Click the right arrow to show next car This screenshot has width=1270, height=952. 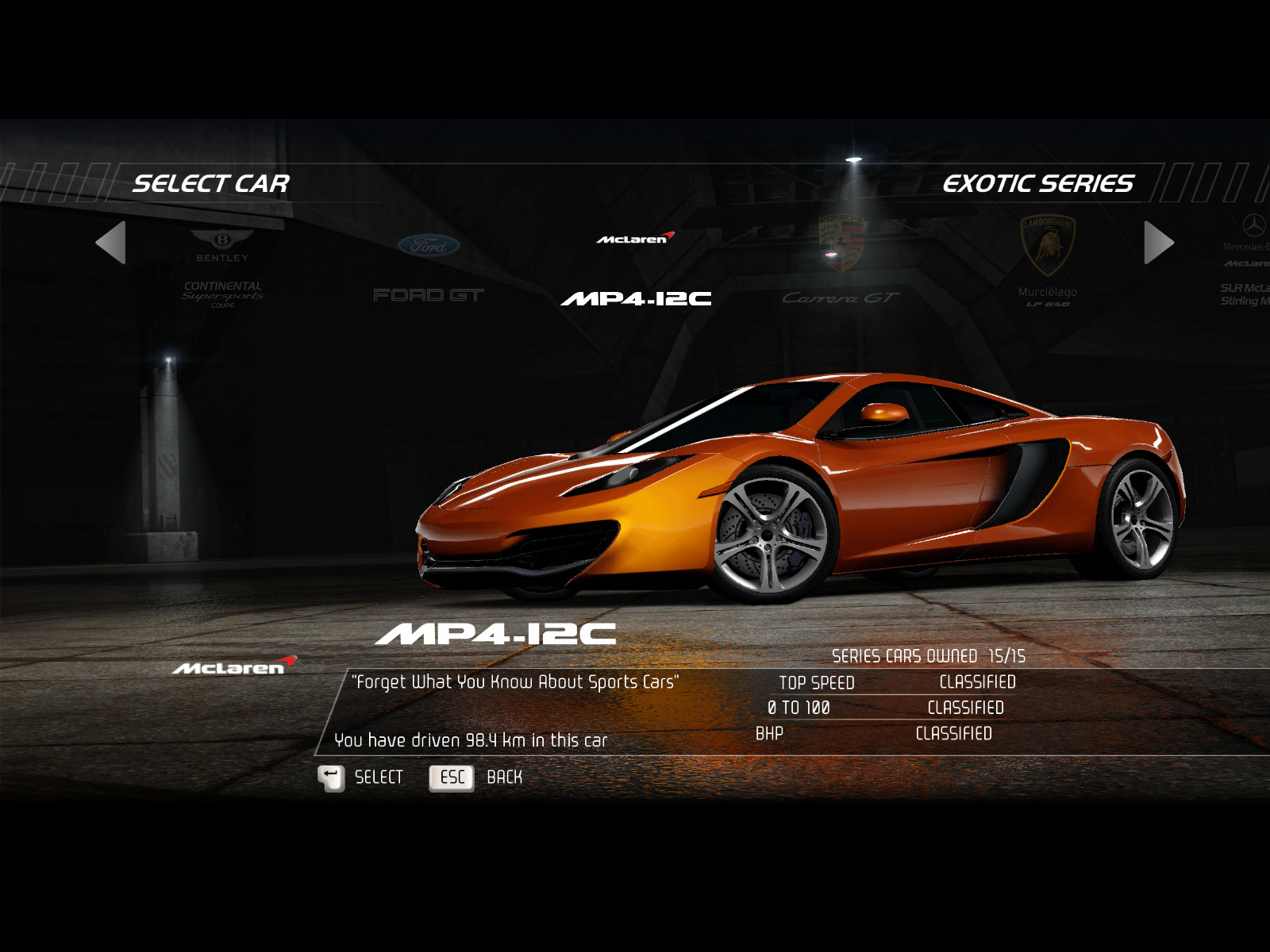1158,243
